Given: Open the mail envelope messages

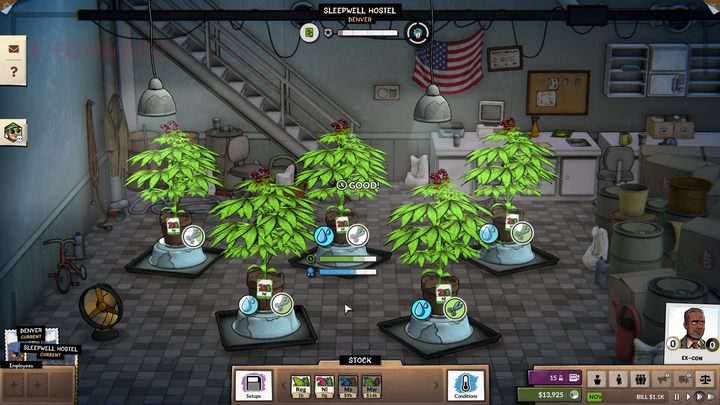Looking at the screenshot, I should [x=14, y=47].
